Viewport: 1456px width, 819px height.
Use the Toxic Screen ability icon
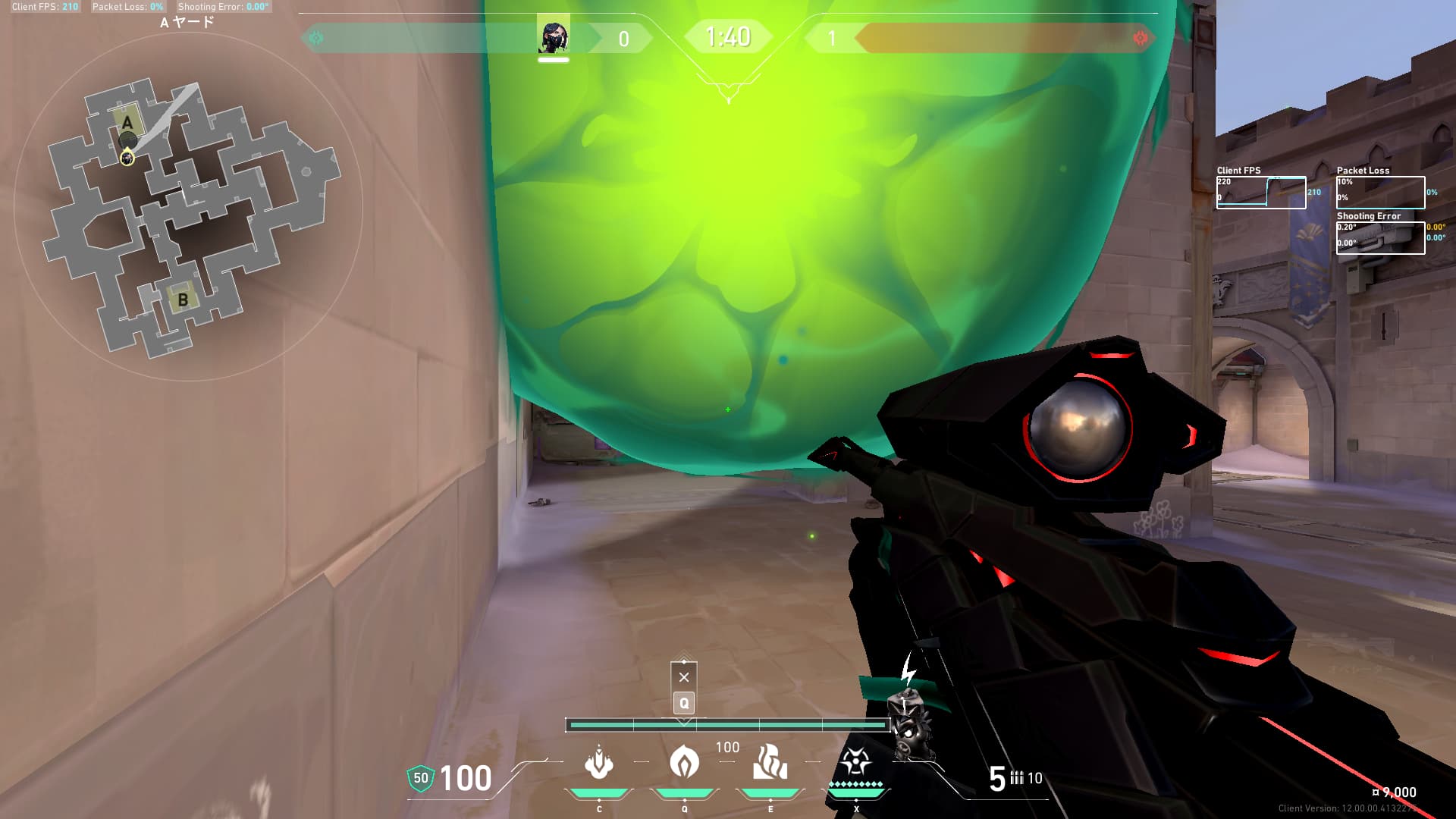coord(770,763)
